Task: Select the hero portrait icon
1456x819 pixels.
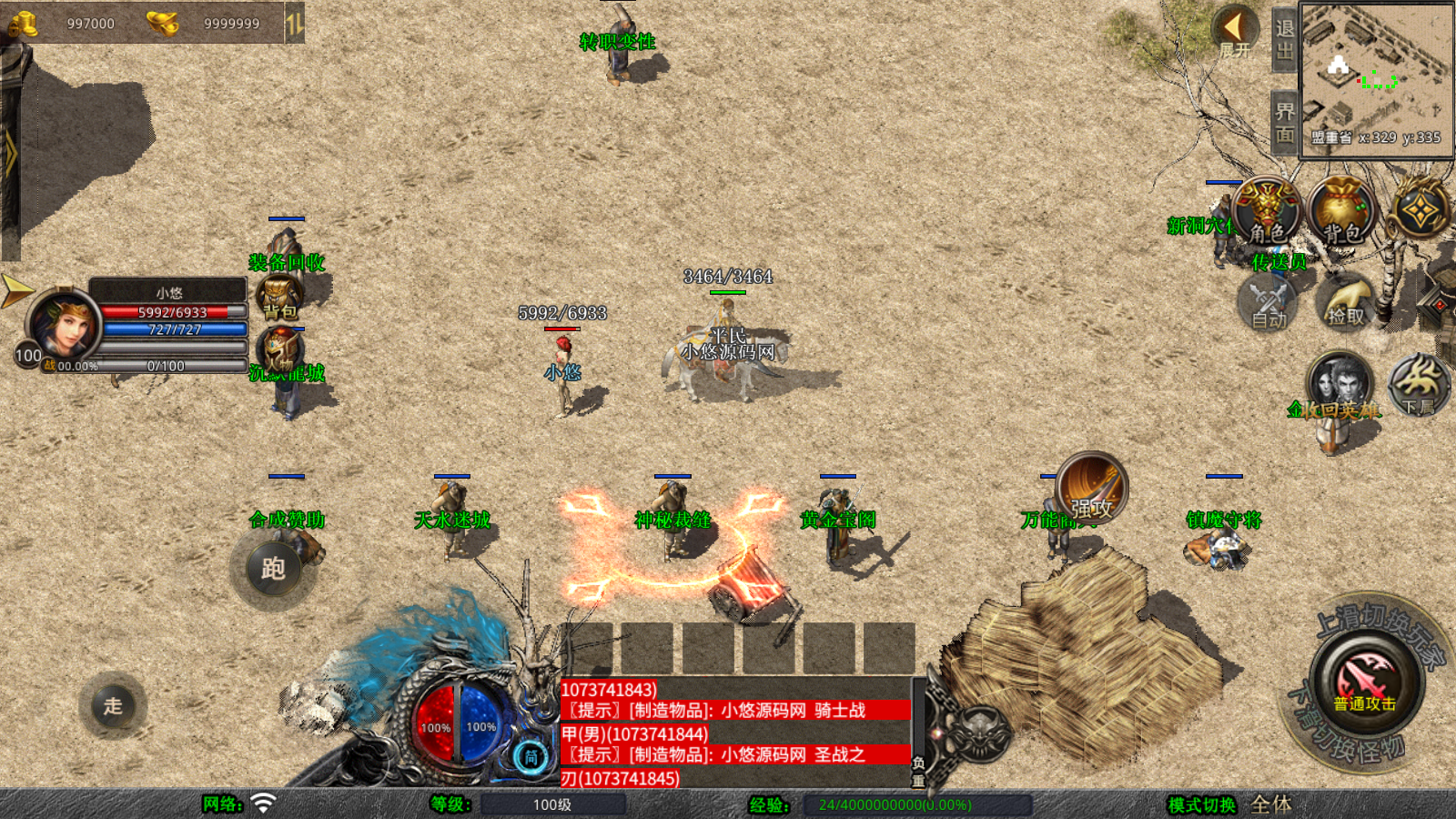Action: pos(1339,382)
